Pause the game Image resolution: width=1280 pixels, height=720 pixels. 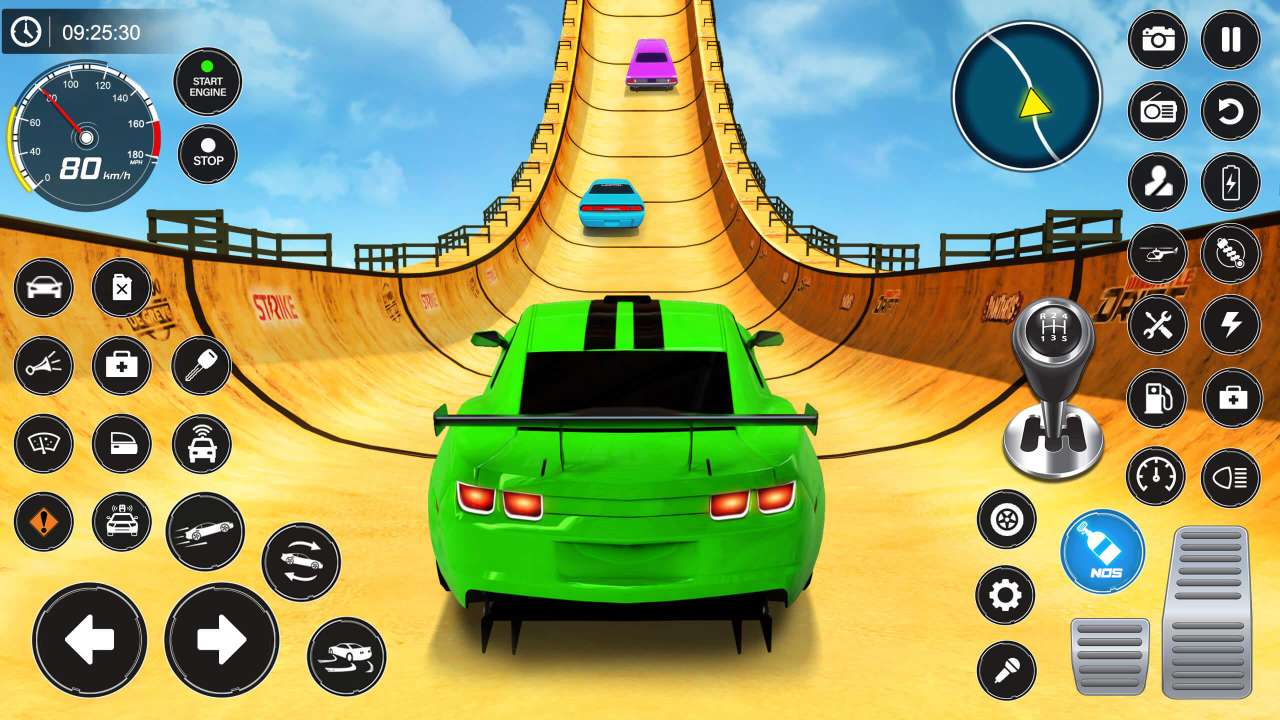click(1231, 40)
